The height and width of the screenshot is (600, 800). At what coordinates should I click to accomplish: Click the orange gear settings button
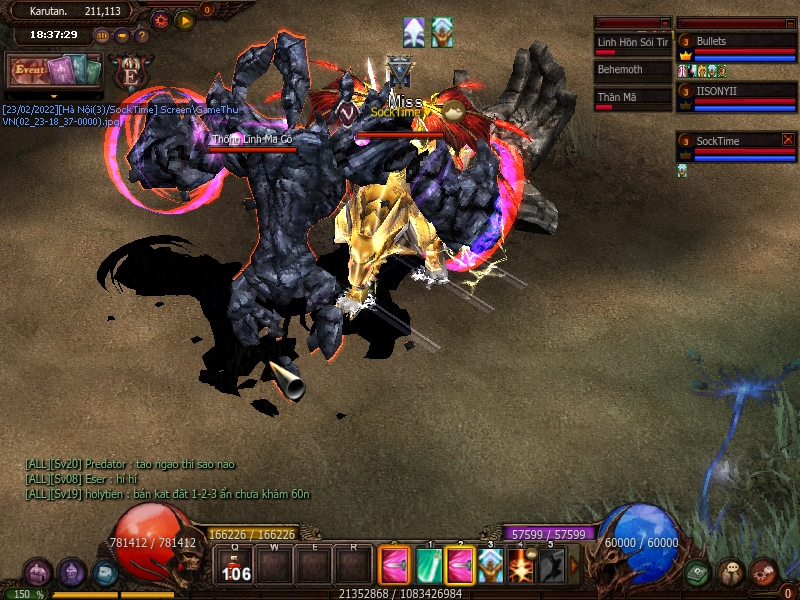[160, 20]
